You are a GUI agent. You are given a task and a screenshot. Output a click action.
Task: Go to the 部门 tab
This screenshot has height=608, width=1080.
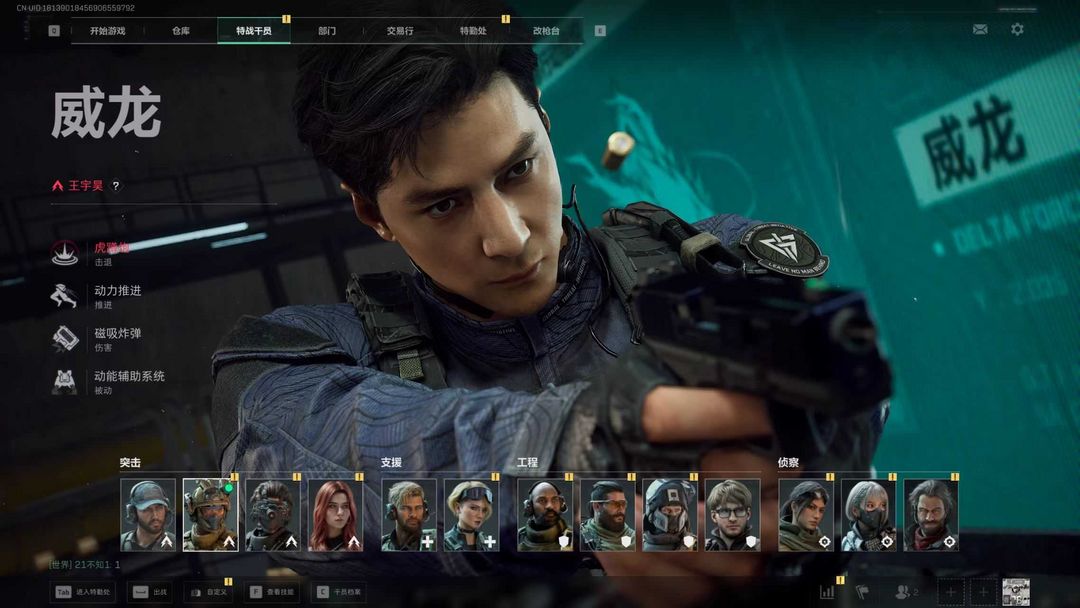click(327, 31)
